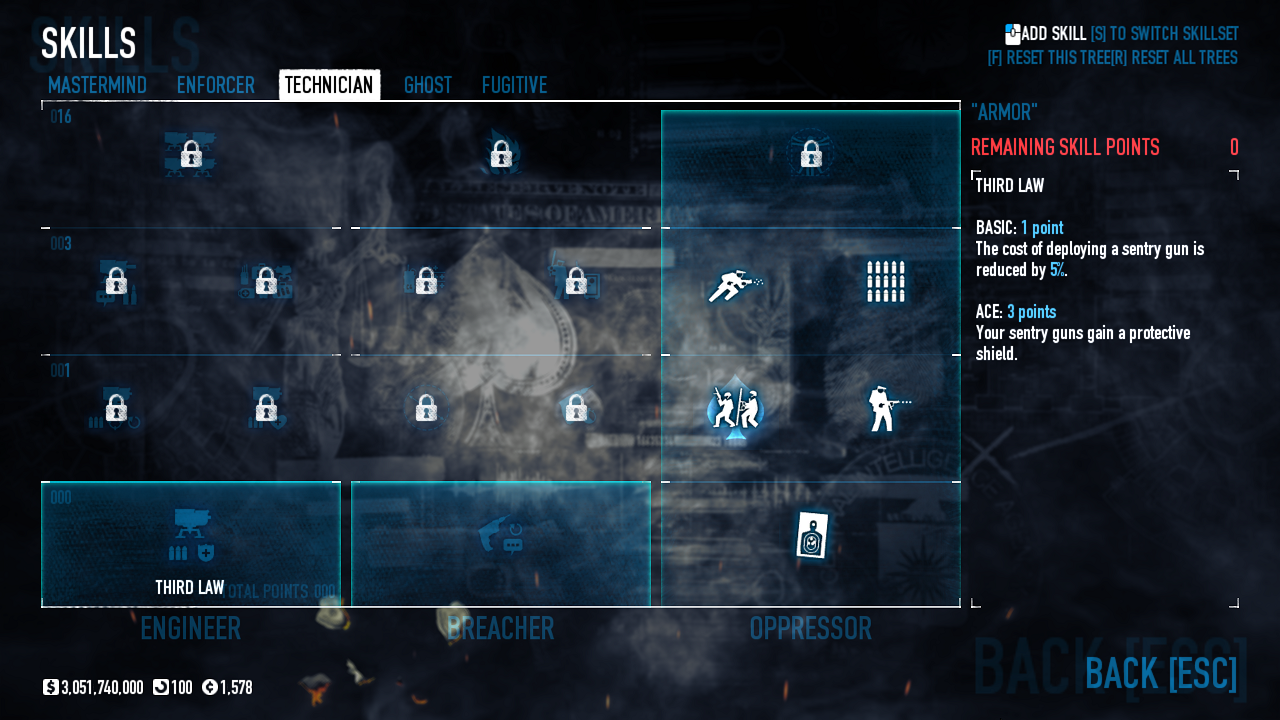Switch to the Ghost skill tree
The image size is (1280, 720).
[x=427, y=85]
